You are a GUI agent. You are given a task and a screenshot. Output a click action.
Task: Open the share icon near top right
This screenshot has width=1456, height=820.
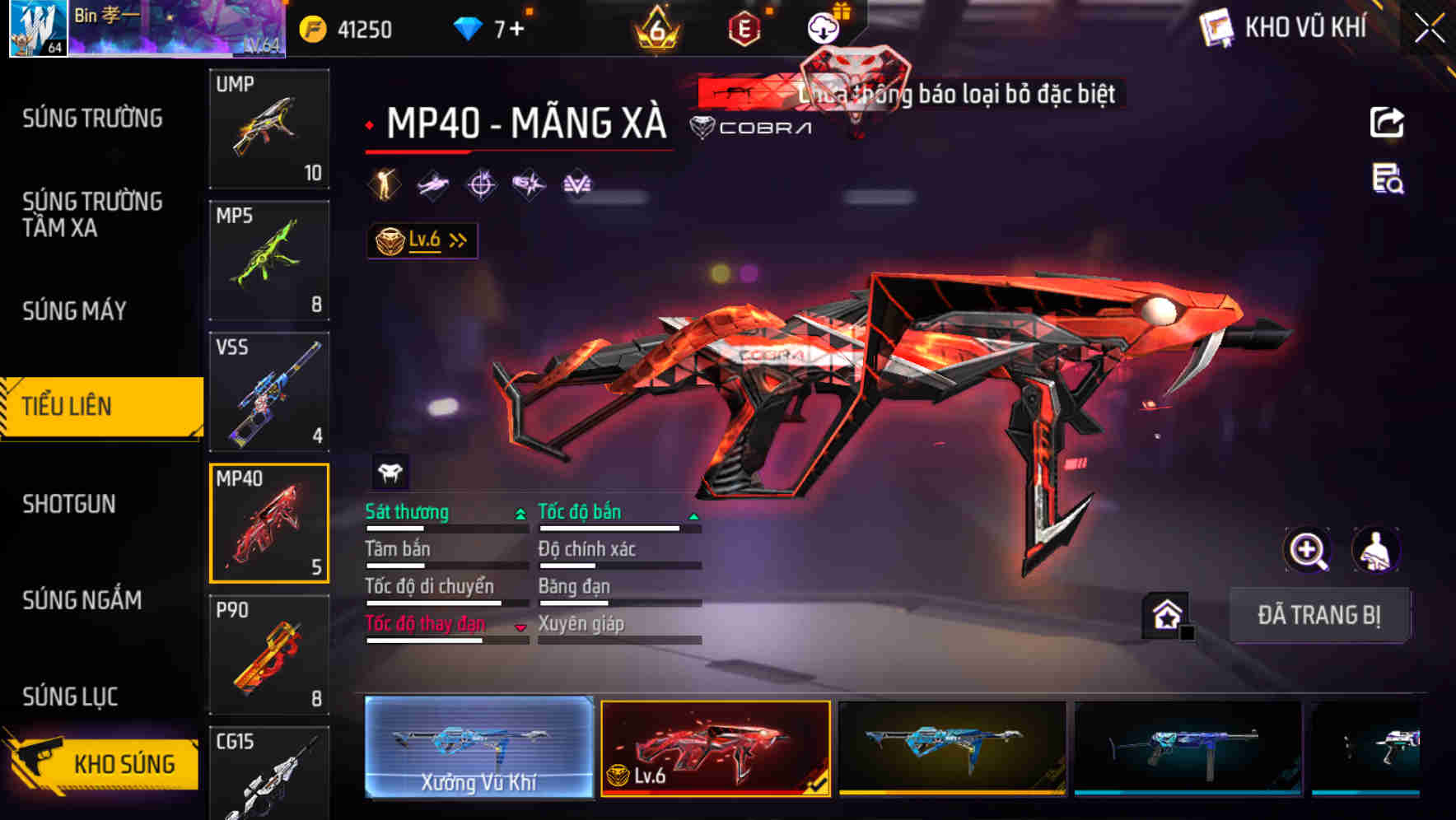click(1387, 122)
